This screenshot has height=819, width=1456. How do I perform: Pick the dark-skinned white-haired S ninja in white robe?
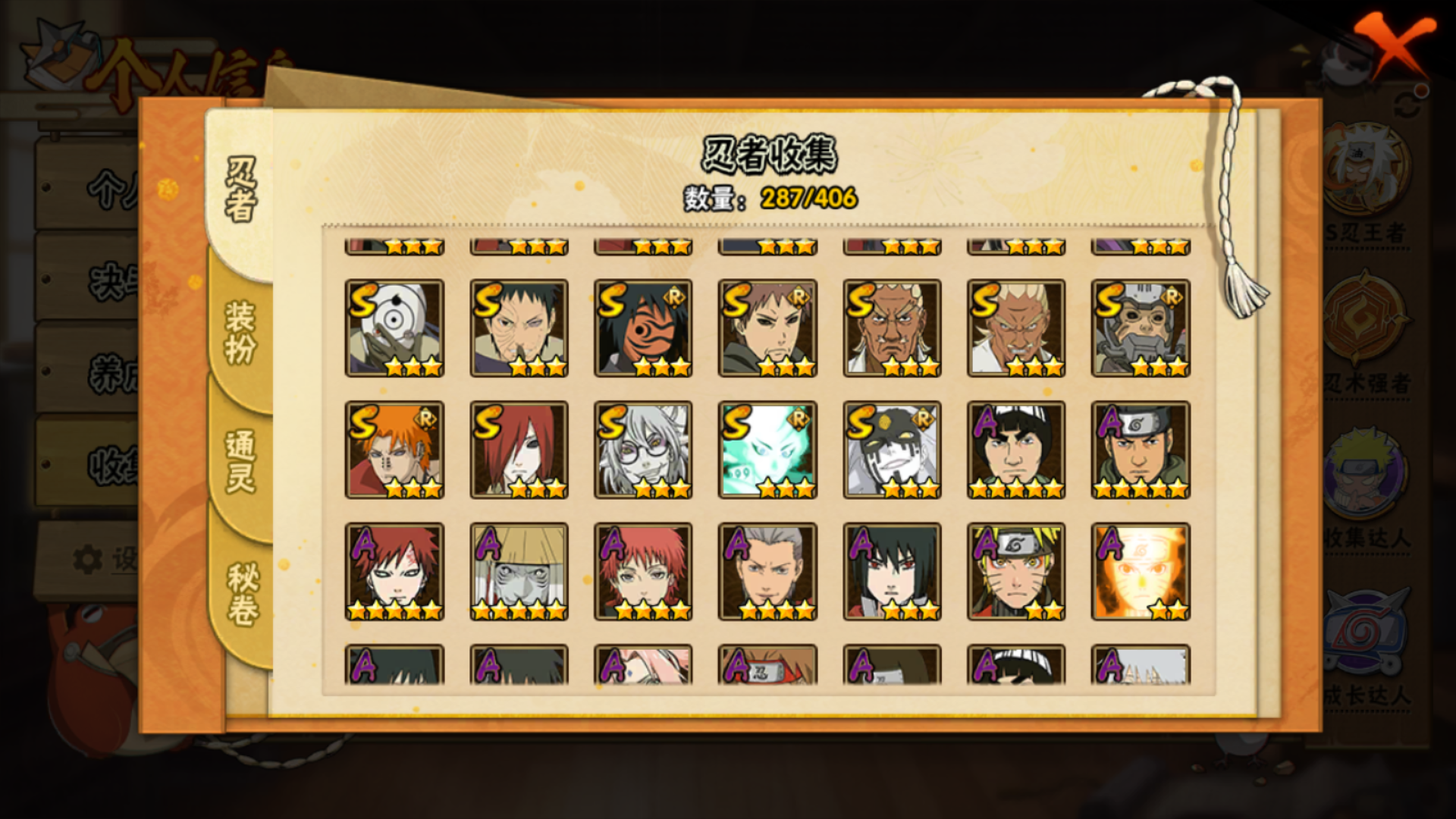pyautogui.click(x=892, y=328)
